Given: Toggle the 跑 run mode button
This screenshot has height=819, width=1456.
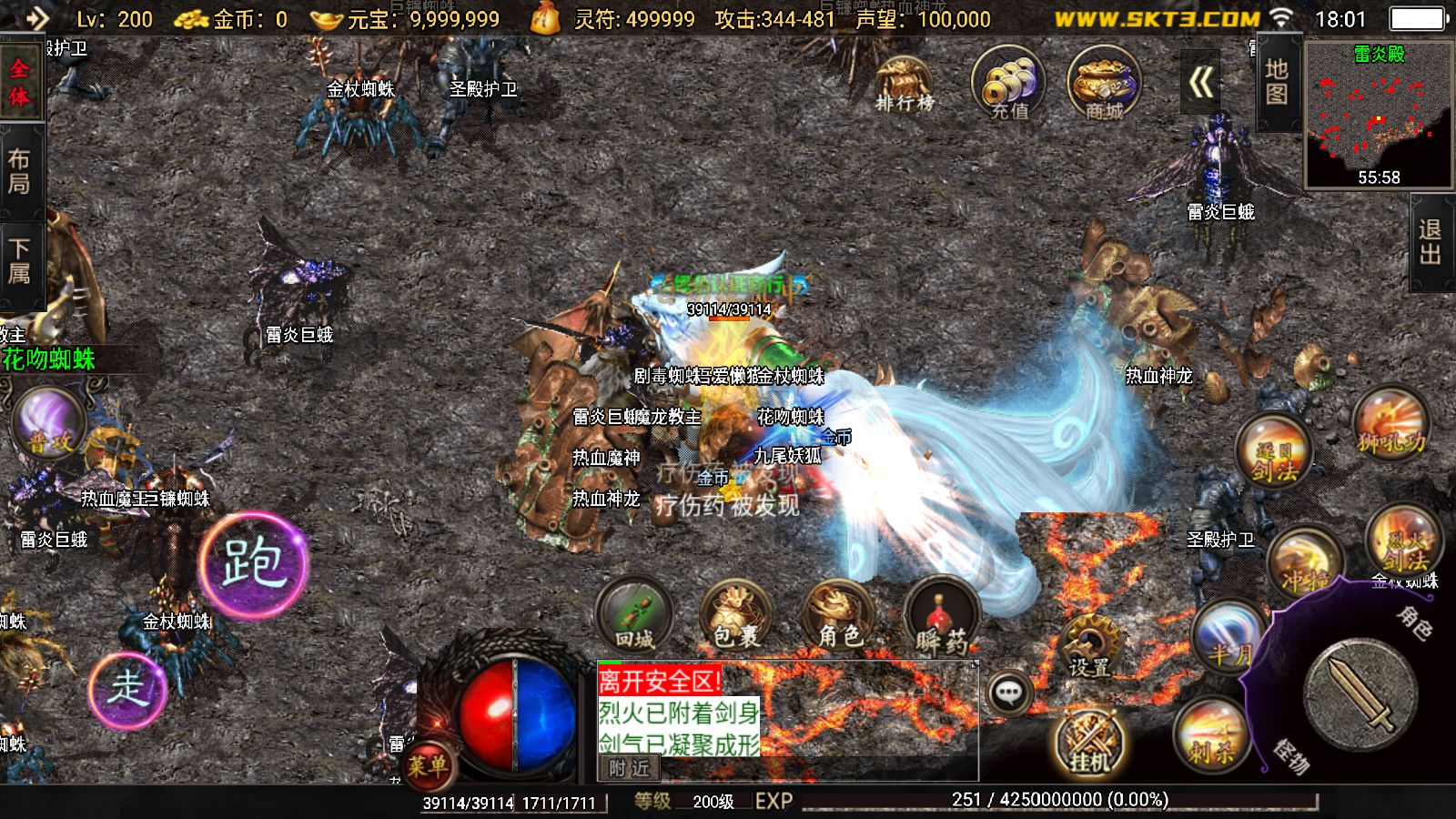Looking at the screenshot, I should point(254,561).
